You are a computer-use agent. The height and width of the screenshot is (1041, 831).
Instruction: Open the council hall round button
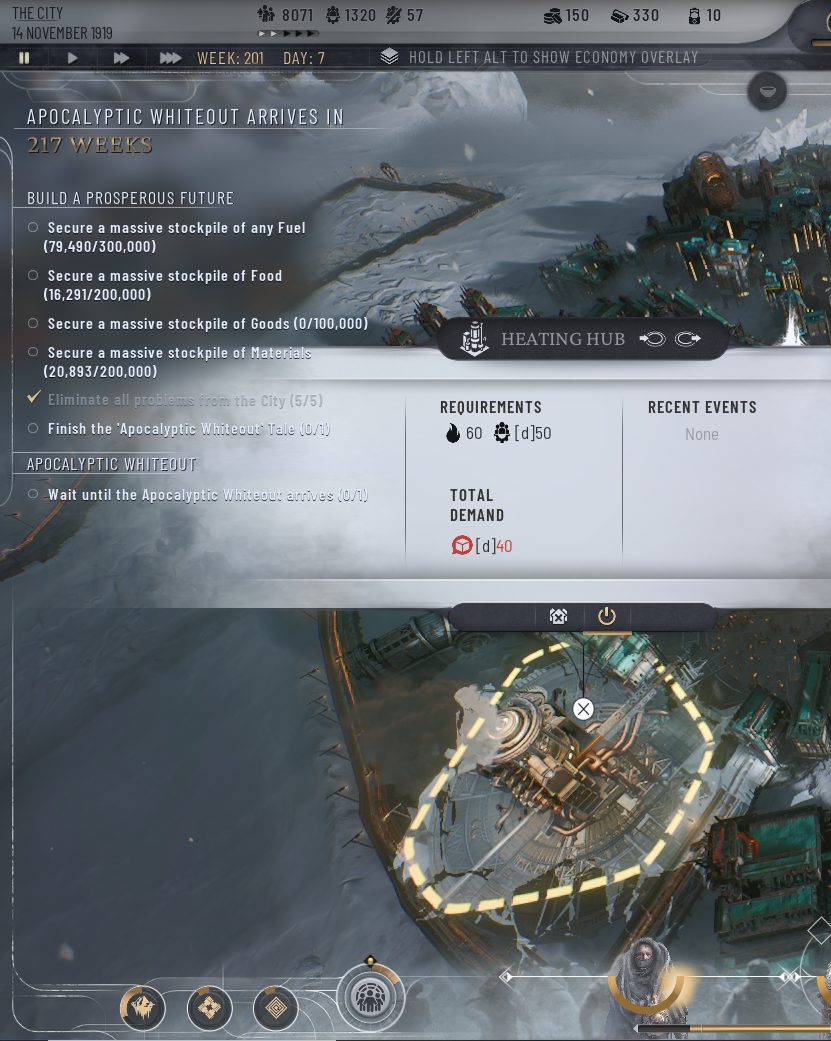370,997
